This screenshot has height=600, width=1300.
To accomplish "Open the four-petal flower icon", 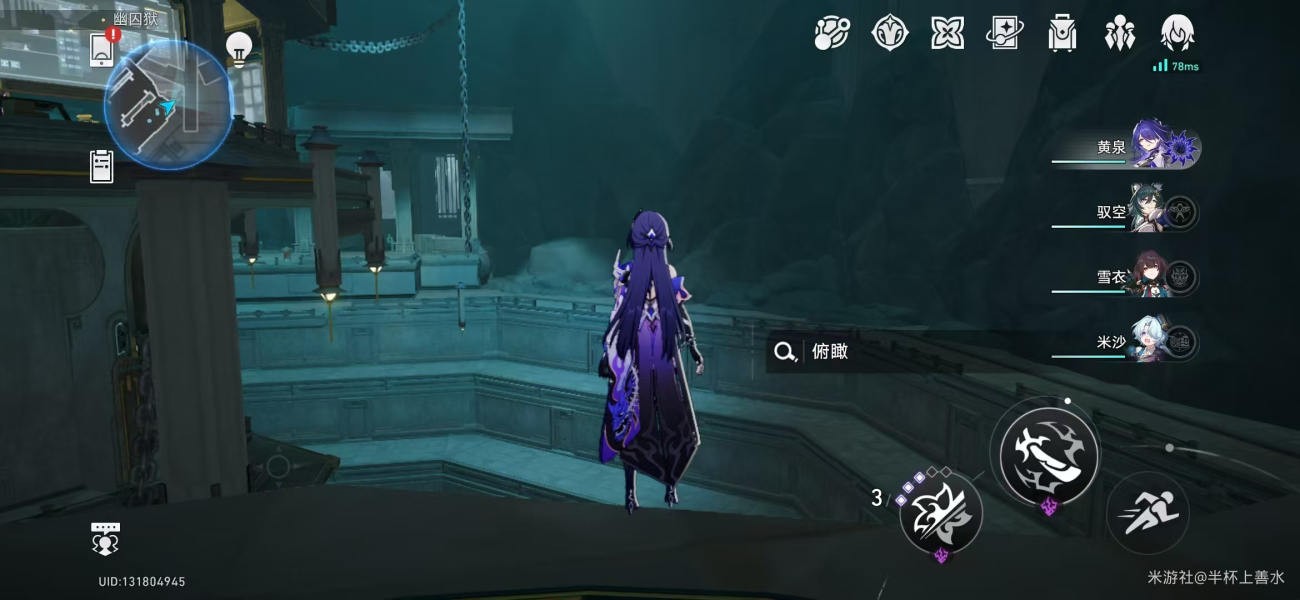I will [947, 33].
